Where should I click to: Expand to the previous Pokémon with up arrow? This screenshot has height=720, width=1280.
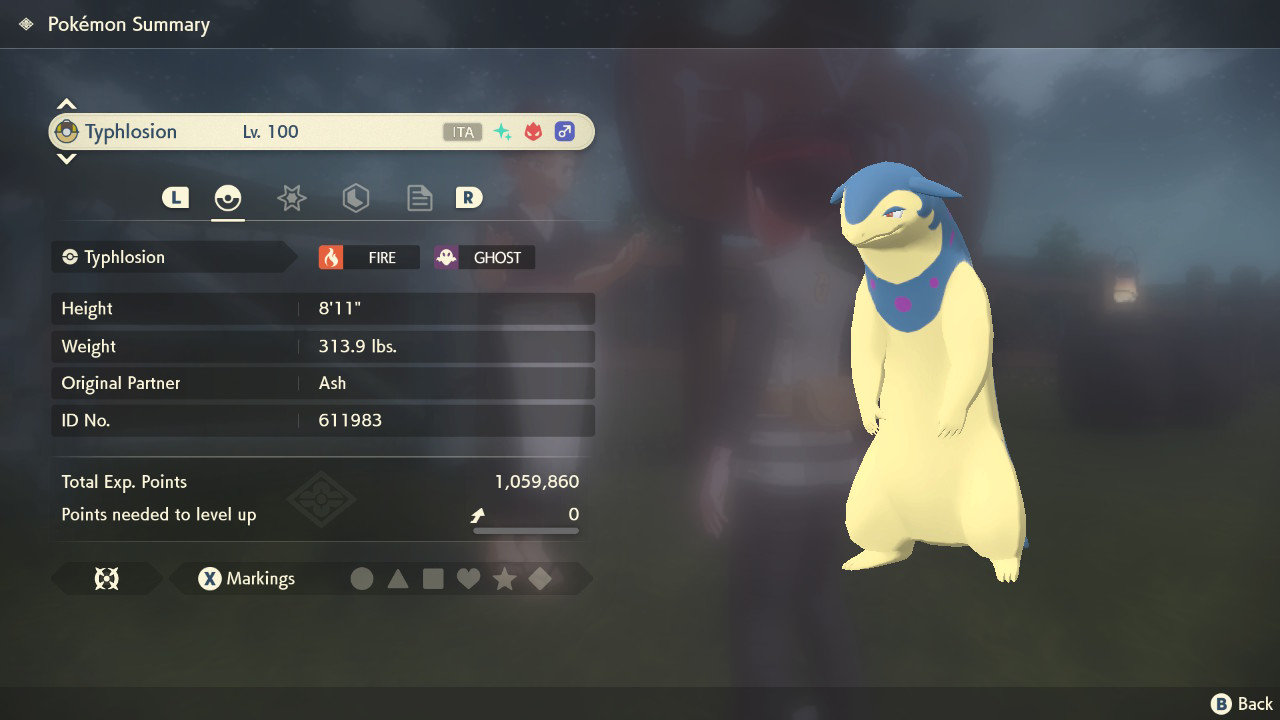(x=66, y=101)
